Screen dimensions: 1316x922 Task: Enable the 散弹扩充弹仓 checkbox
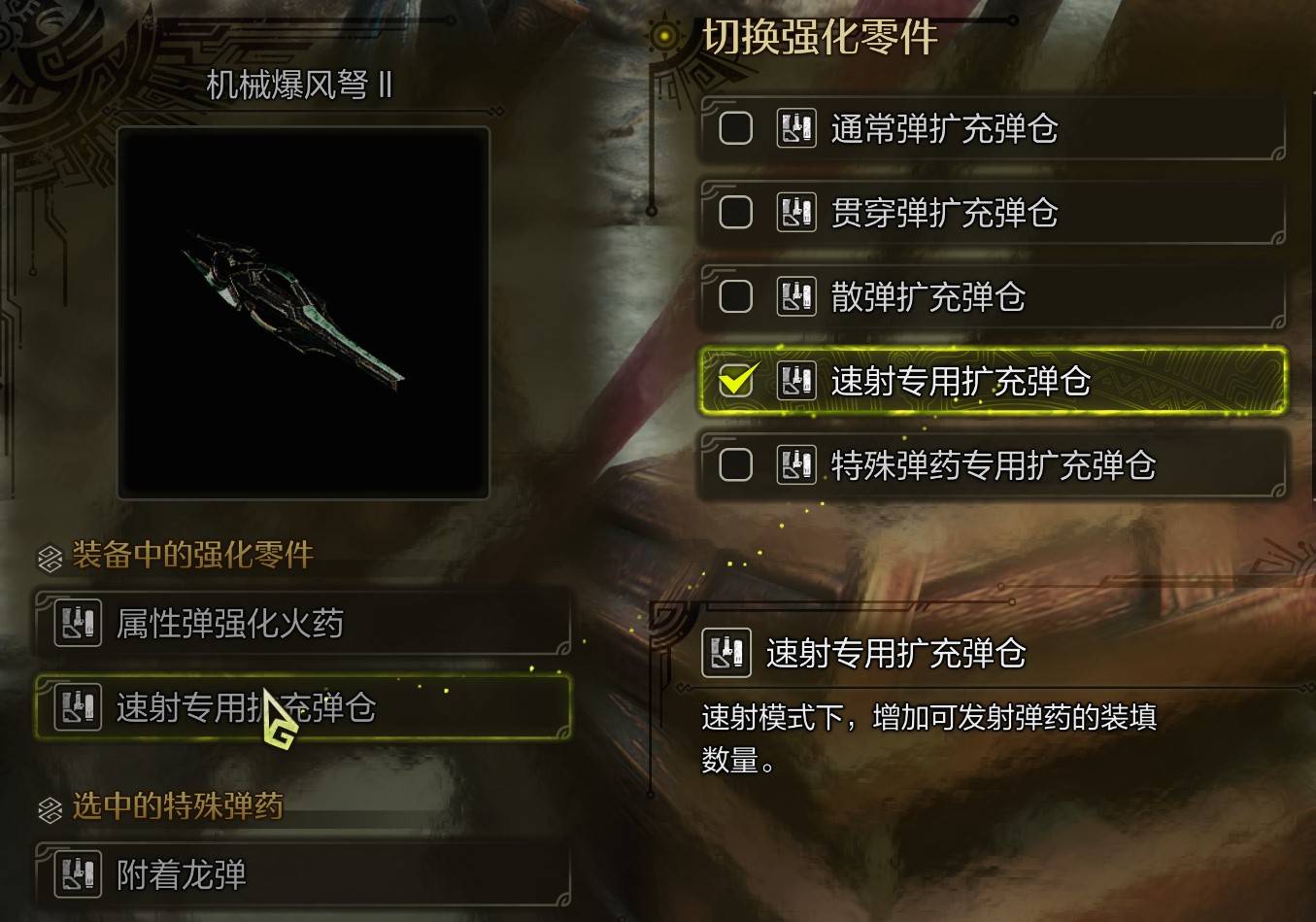click(x=734, y=296)
